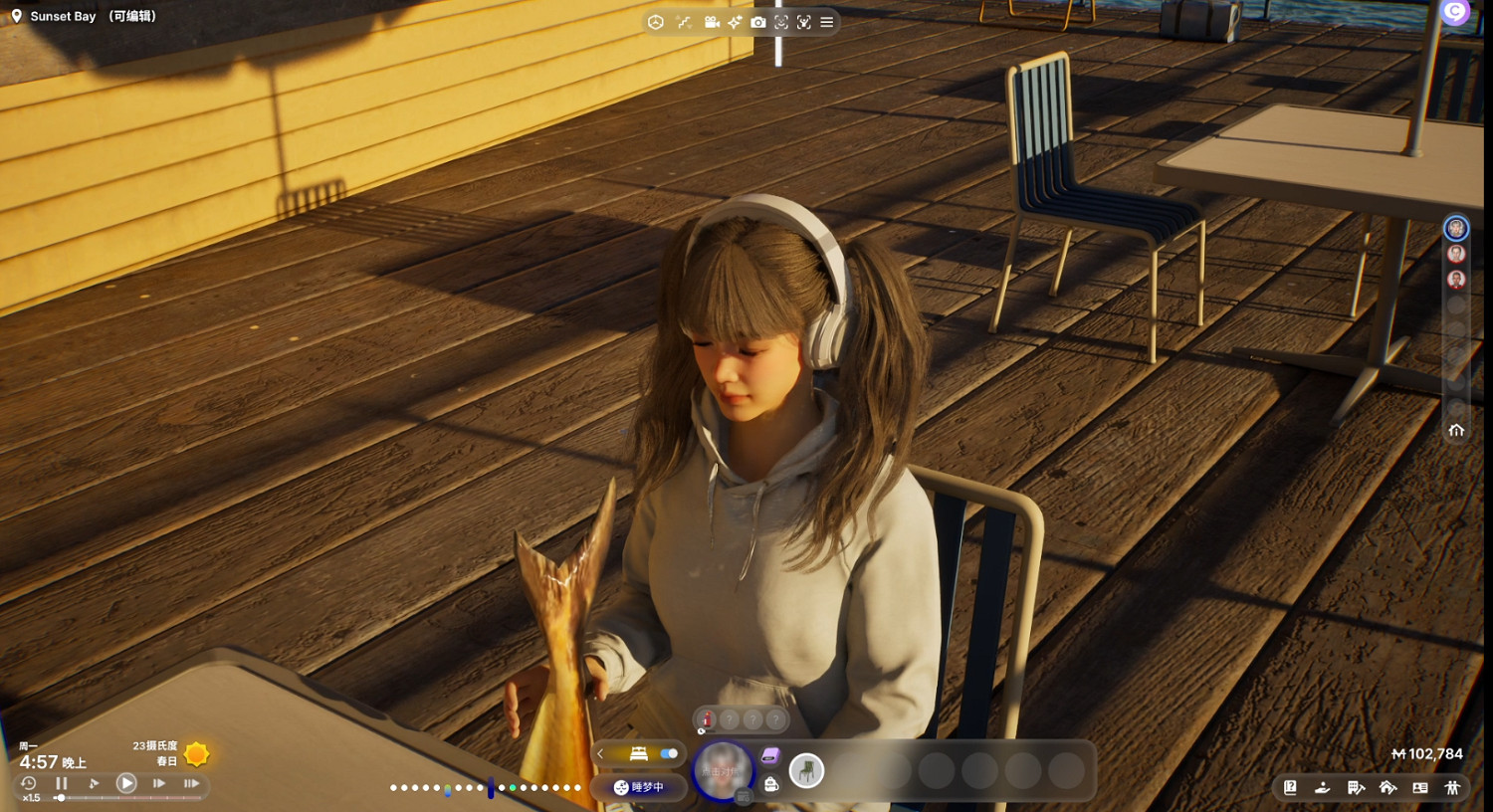The height and width of the screenshot is (812, 1493).
Task: Open the Karma hand panel
Action: click(1323, 788)
